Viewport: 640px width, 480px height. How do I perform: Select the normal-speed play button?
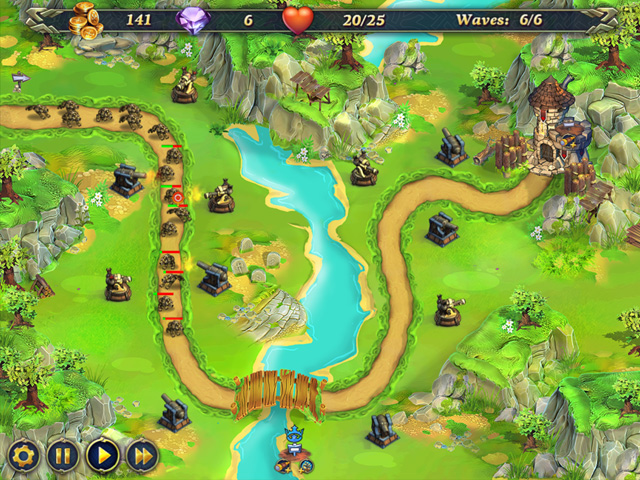pyautogui.click(x=102, y=456)
